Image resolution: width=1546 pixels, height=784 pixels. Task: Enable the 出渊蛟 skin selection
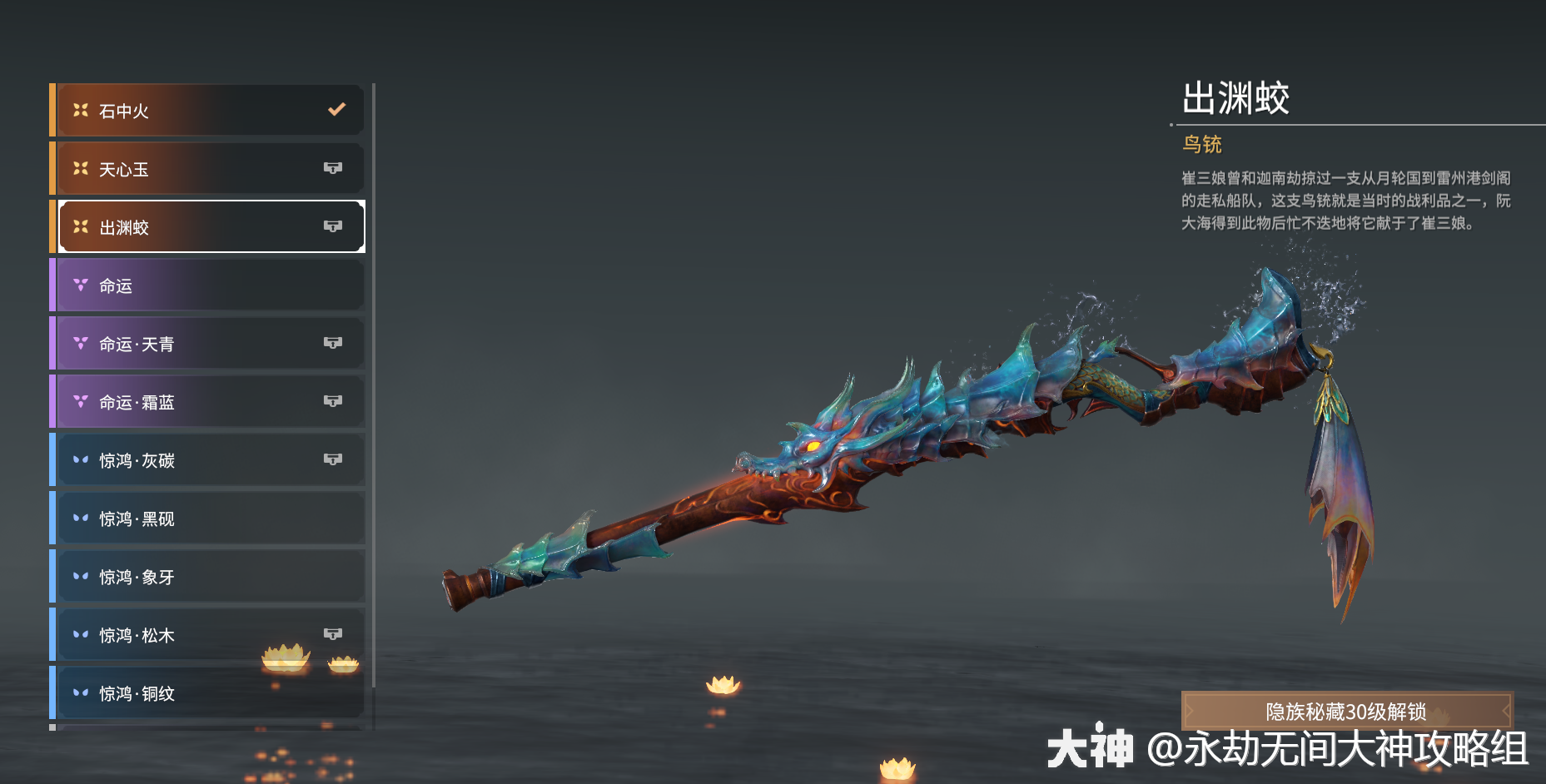[208, 226]
